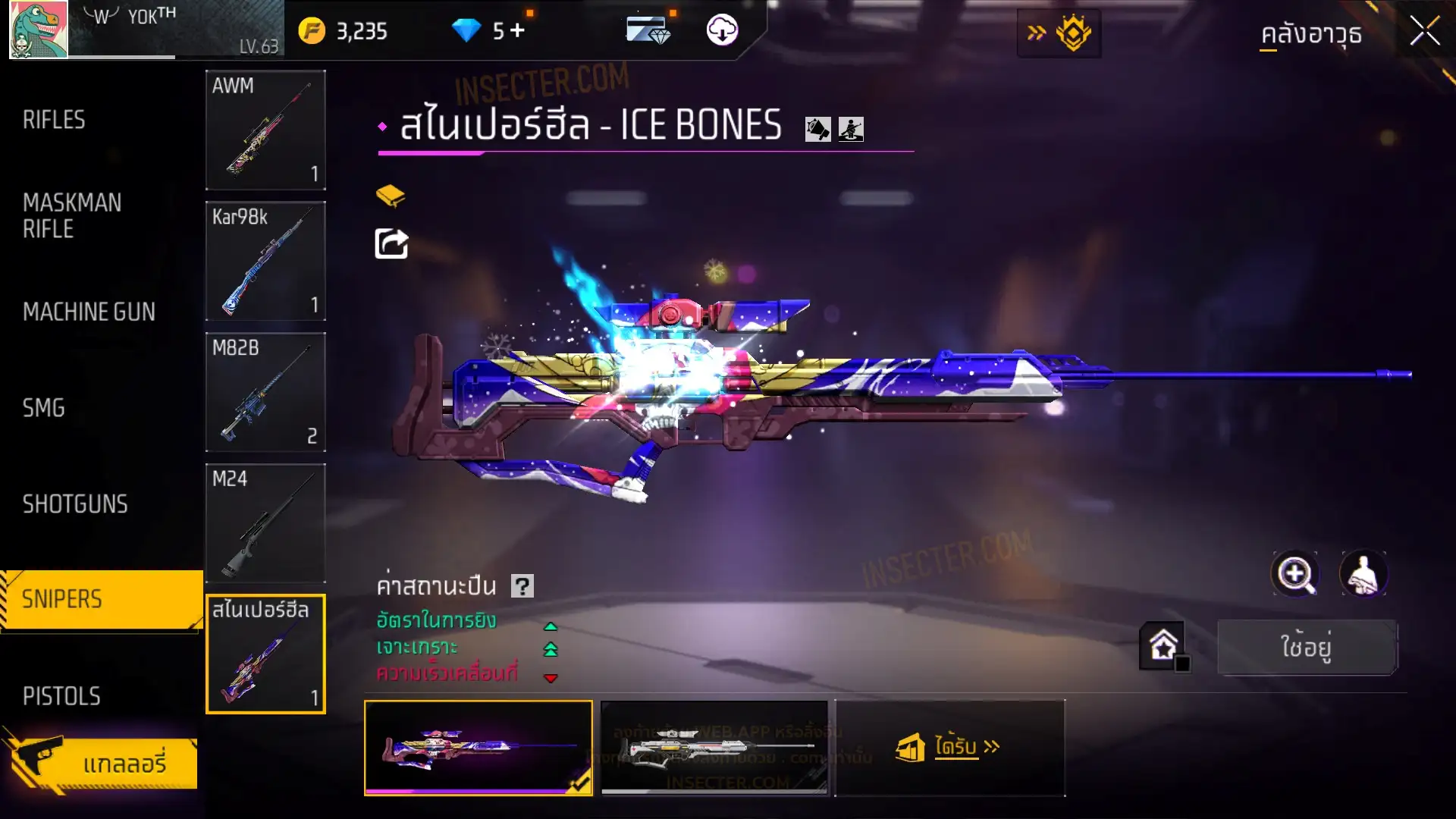Switch to the SMG category
Image resolution: width=1456 pixels, height=819 pixels.
44,408
